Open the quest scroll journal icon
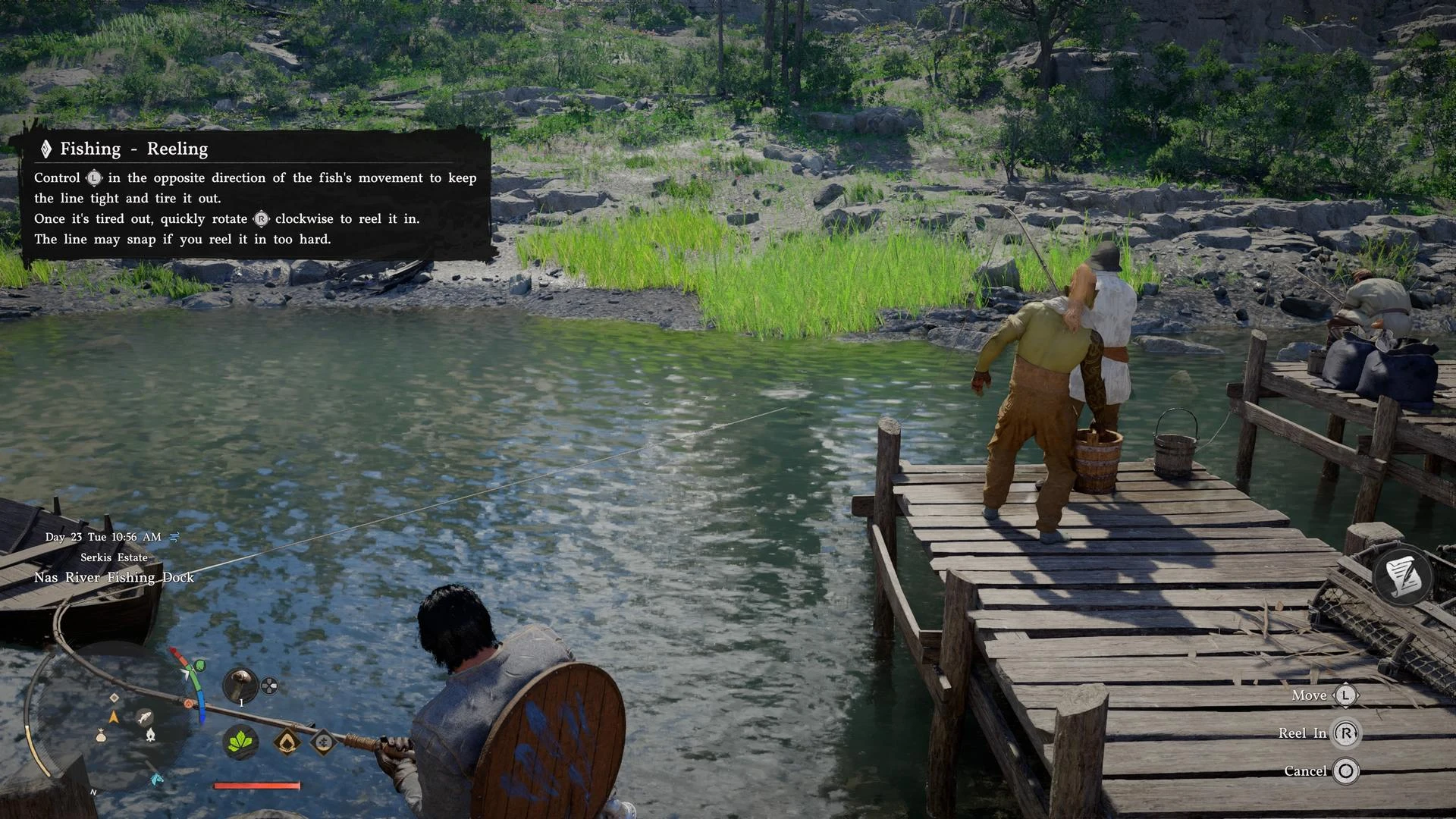This screenshot has width=1456, height=819. (1403, 576)
